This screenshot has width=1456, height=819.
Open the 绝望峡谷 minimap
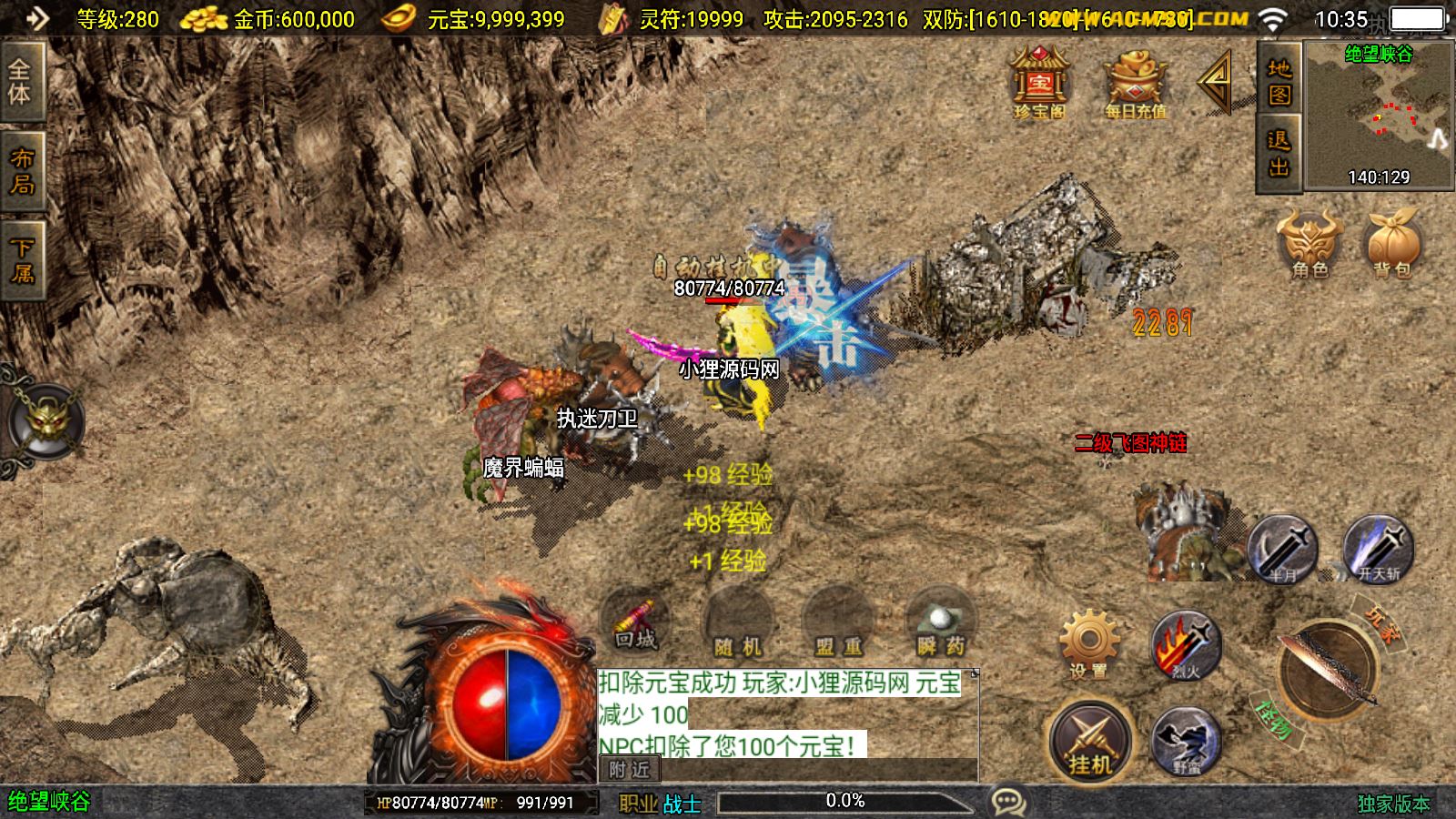coord(1379,115)
